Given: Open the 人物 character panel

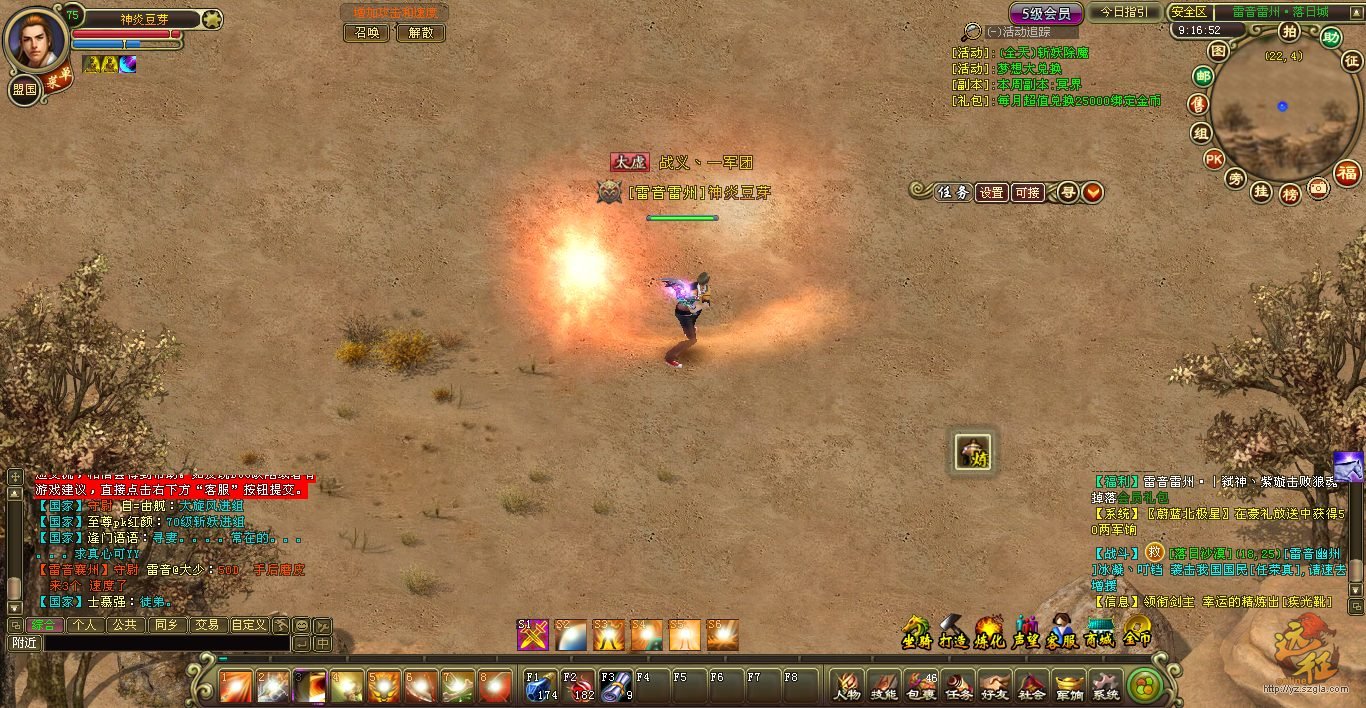Looking at the screenshot, I should 846,686.
